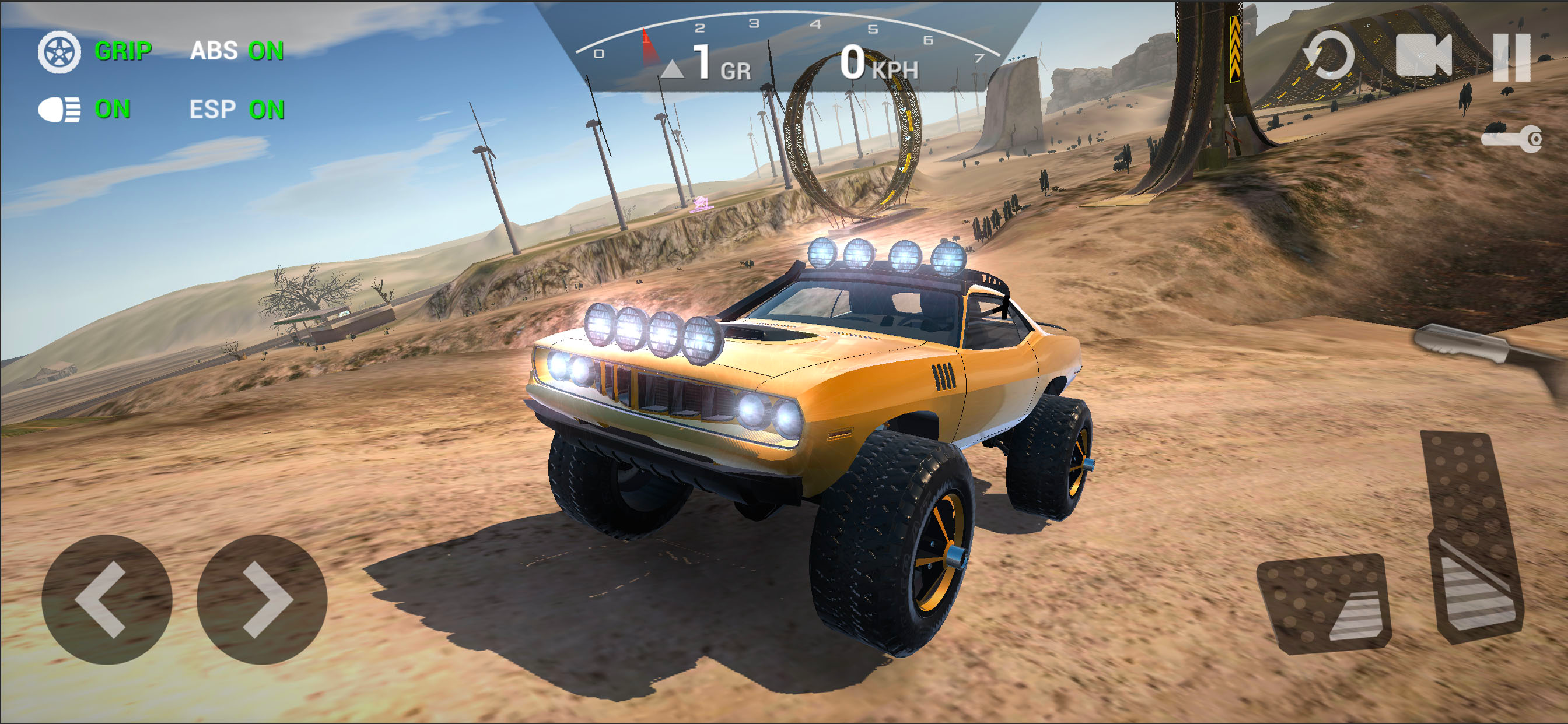
Task: Turn off the headlights toggle
Action: [x=84, y=110]
